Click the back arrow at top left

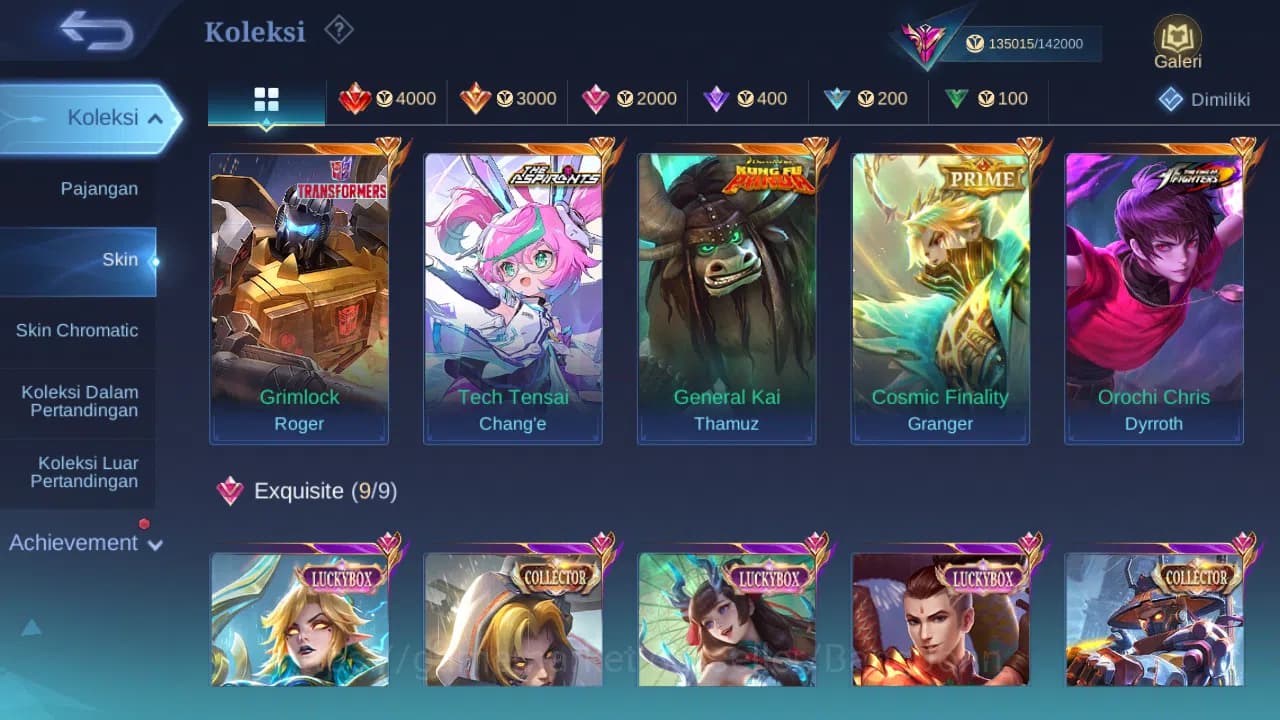[x=88, y=30]
